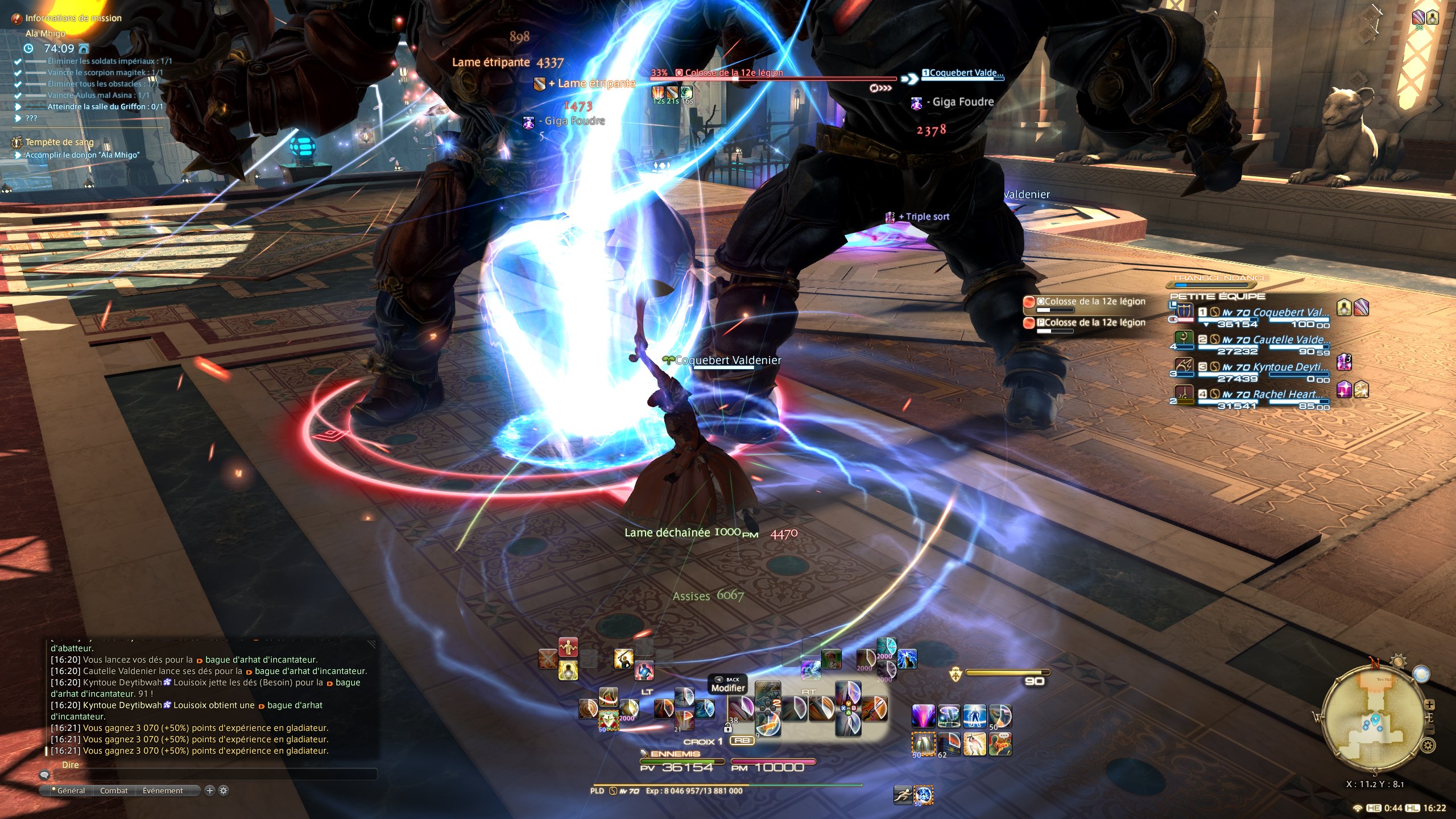Activate the rose shield ability

coord(609,721)
